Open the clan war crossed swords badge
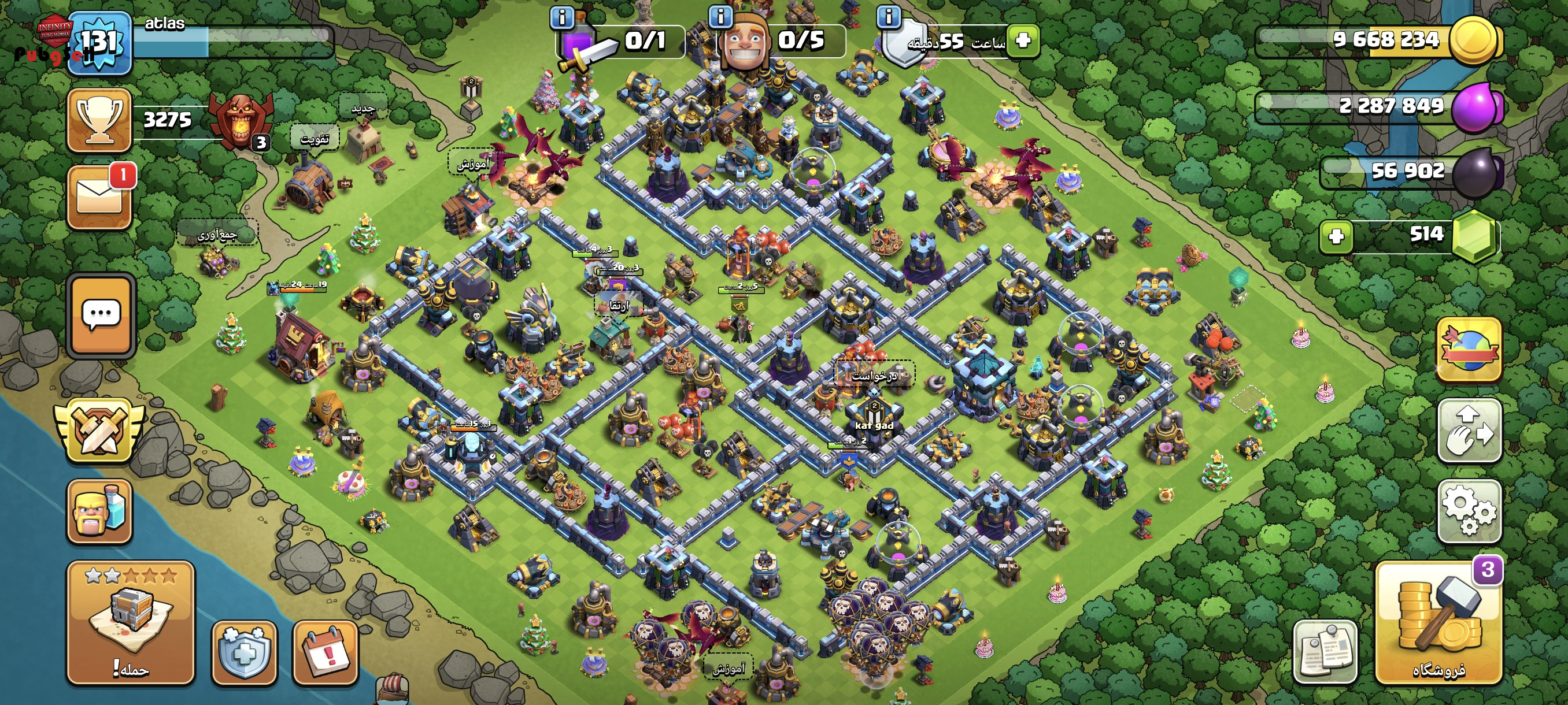Viewport: 1568px width, 705px height. (x=99, y=431)
